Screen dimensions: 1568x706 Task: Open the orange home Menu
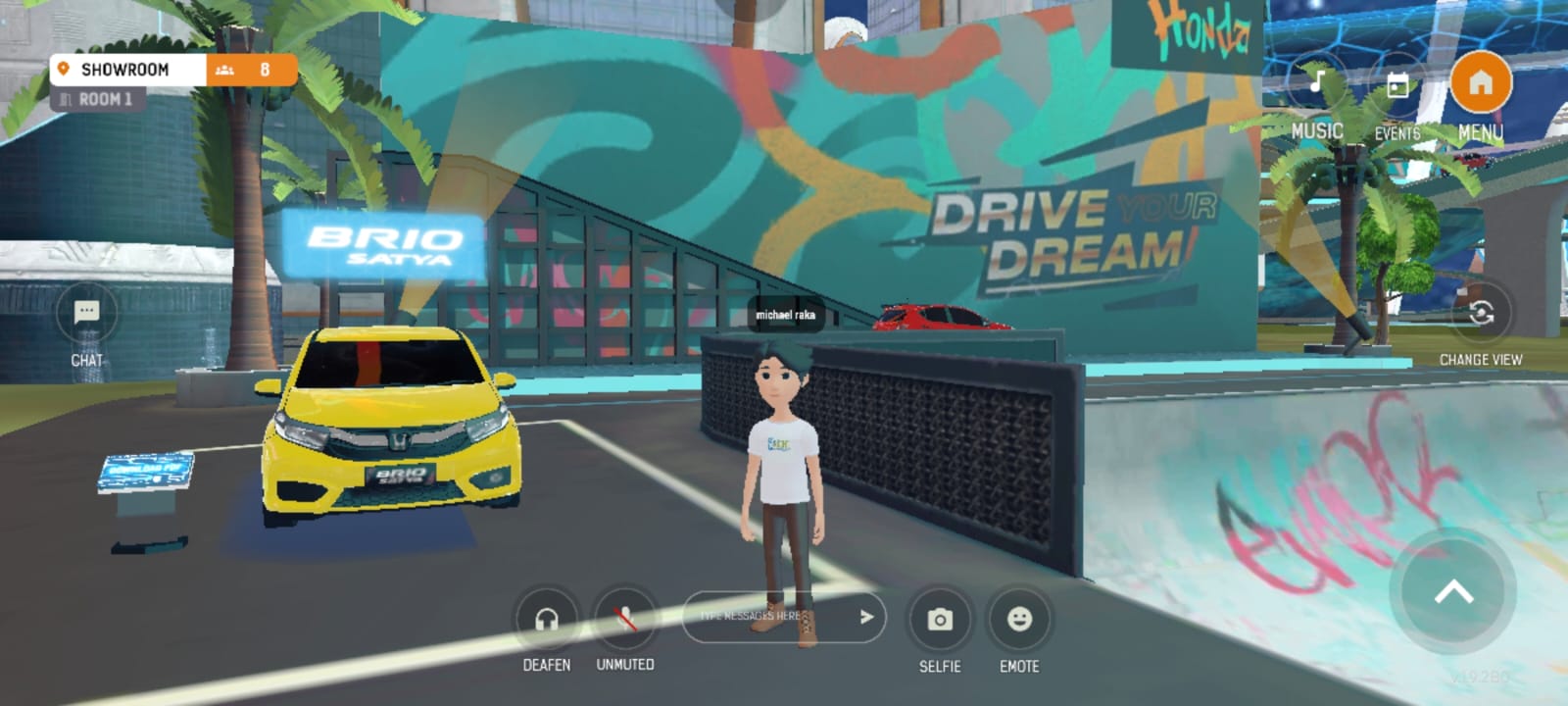[x=1480, y=83]
